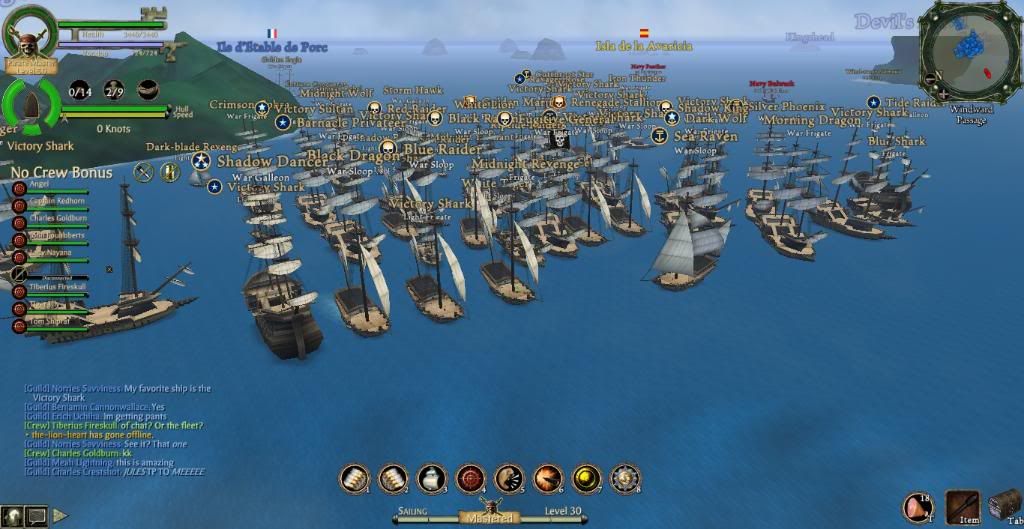Click the whisper head icon beside chat
The image size is (1024, 529).
(11, 516)
